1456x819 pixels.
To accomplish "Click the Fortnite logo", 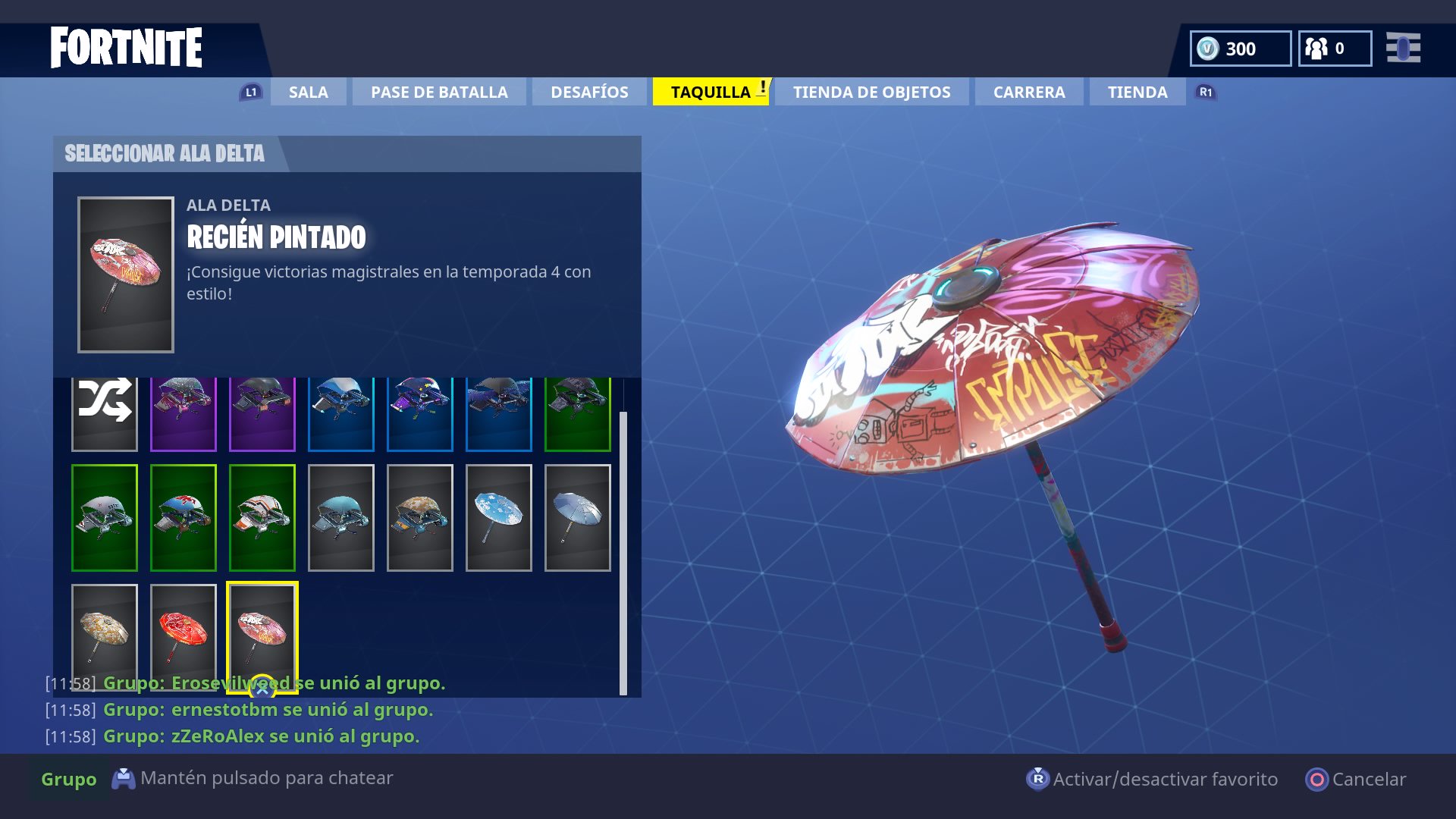I will (126, 47).
